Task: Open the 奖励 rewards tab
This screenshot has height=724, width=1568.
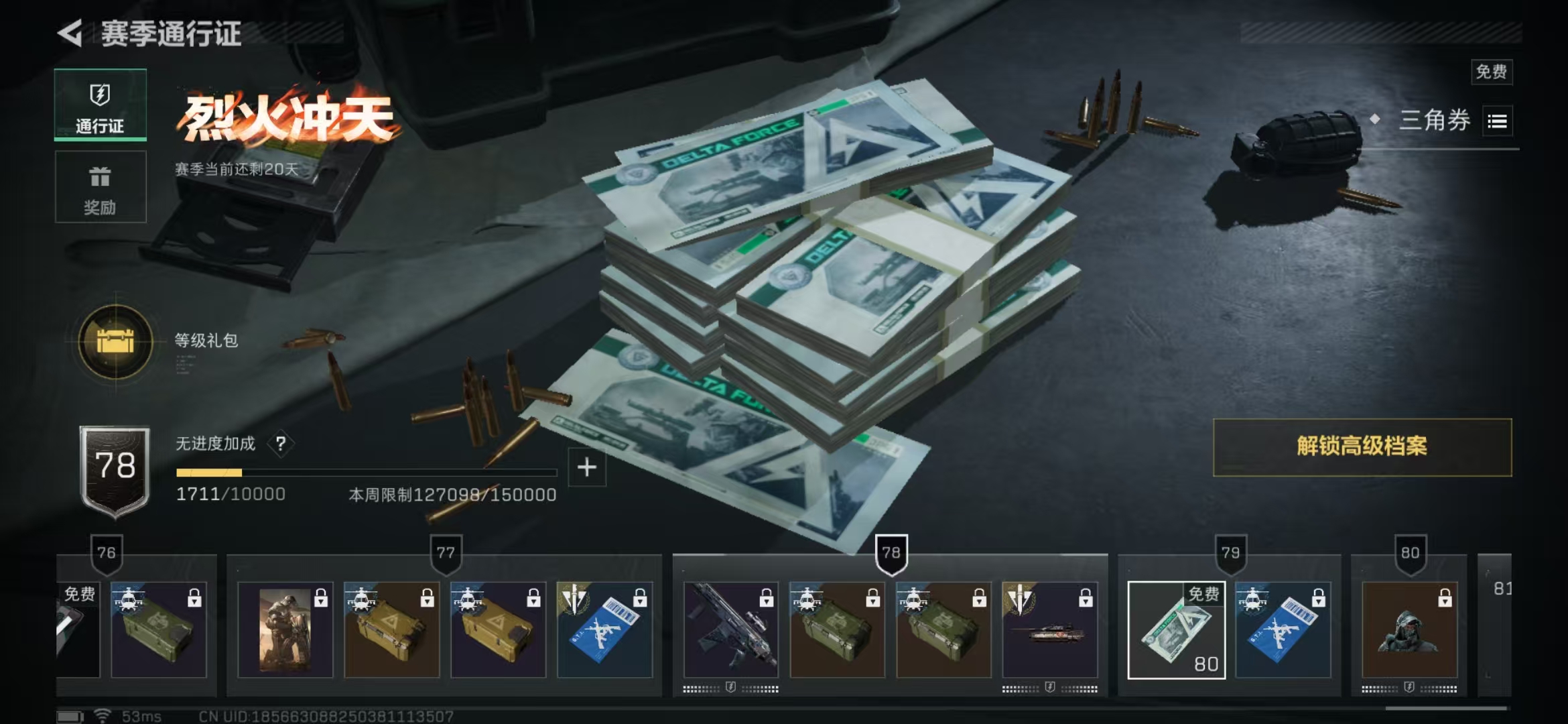Action: pyautogui.click(x=101, y=187)
